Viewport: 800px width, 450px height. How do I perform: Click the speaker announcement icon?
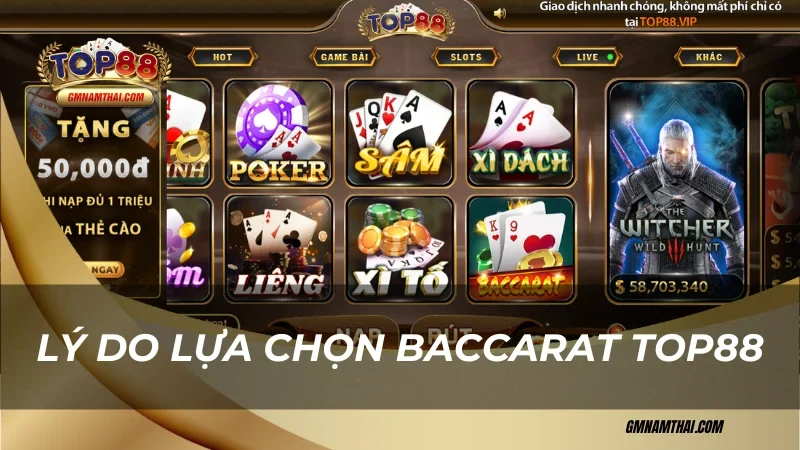(x=500, y=13)
